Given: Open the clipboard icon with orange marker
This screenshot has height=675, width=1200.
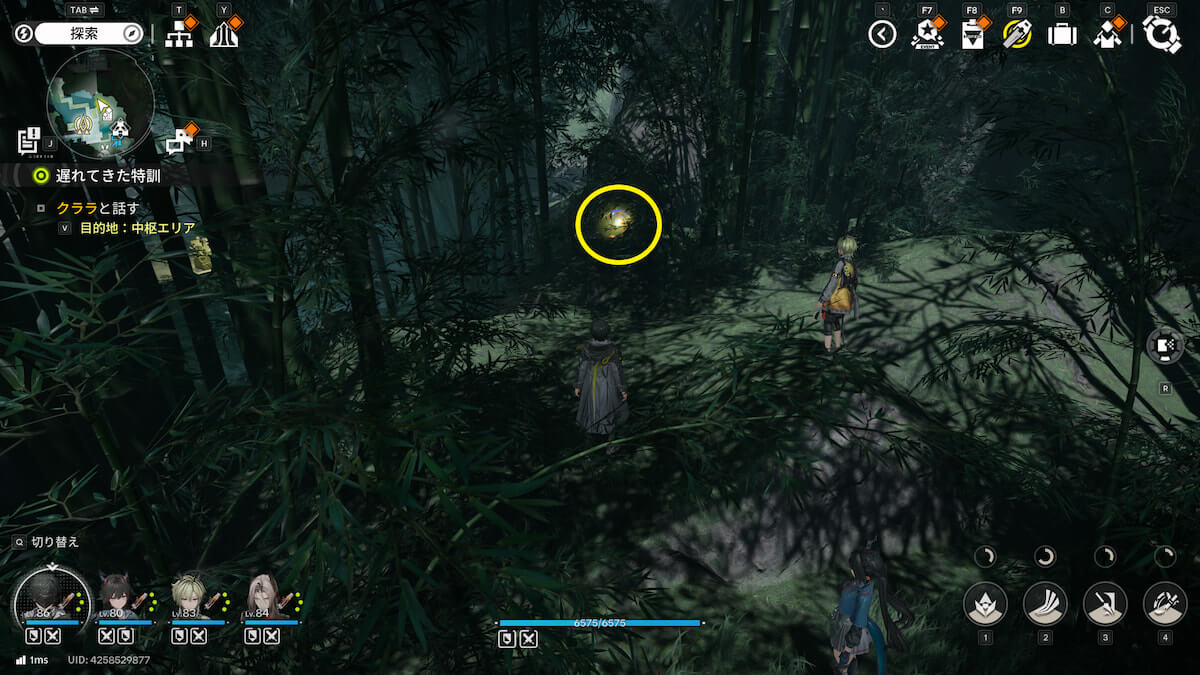Looking at the screenshot, I should (972, 35).
